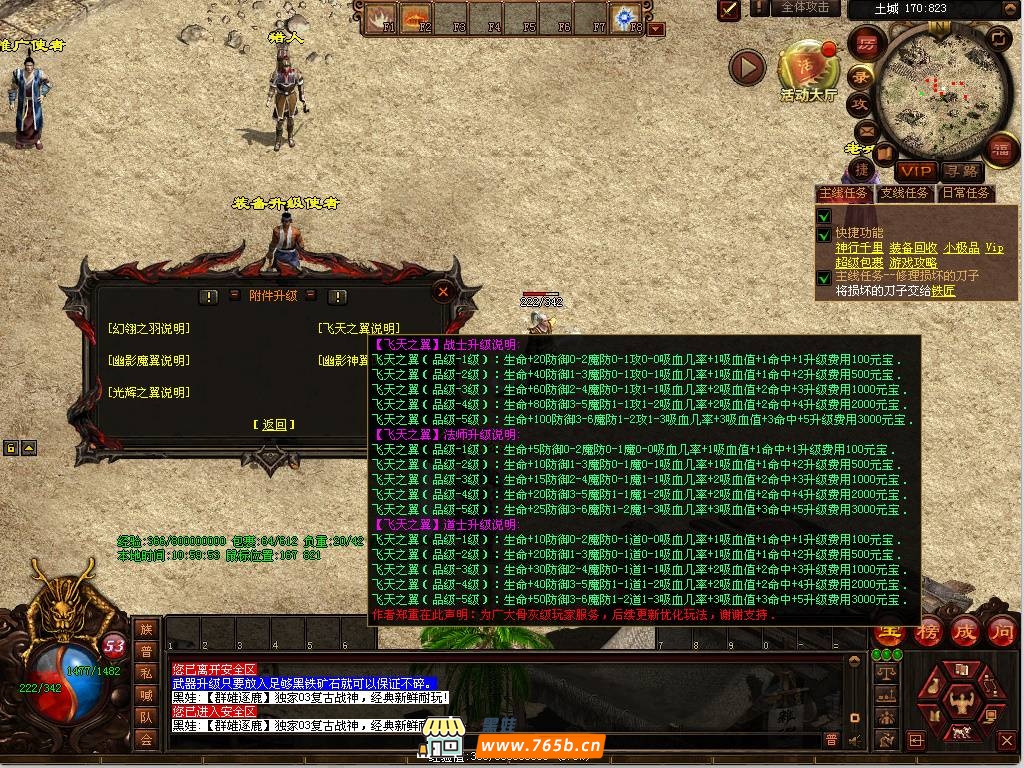The image size is (1024, 768).
Task: Choose the 光辉之翼说明 option
Action: [148, 392]
